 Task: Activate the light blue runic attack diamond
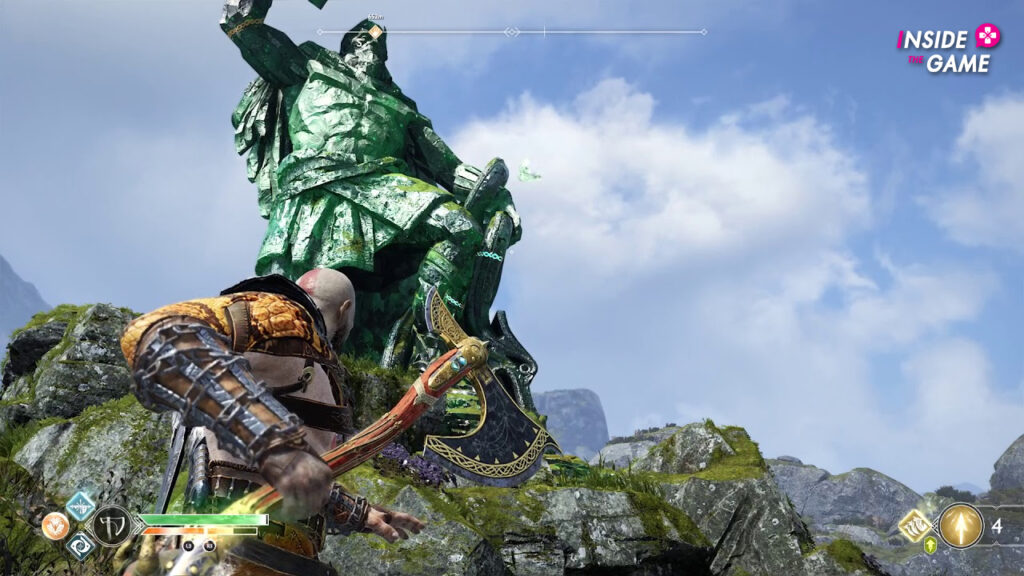[x=80, y=504]
